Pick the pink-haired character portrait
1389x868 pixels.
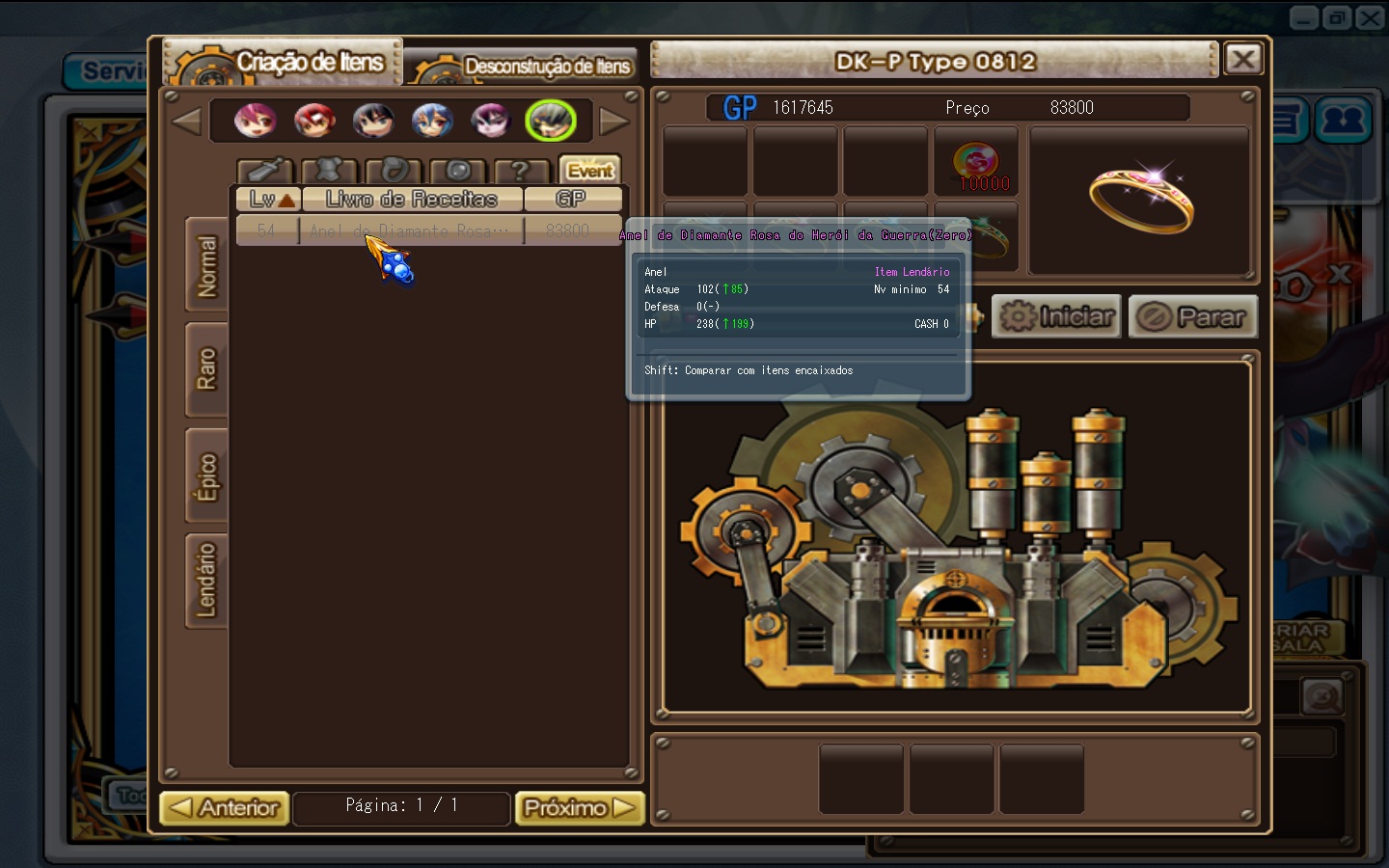pos(255,121)
